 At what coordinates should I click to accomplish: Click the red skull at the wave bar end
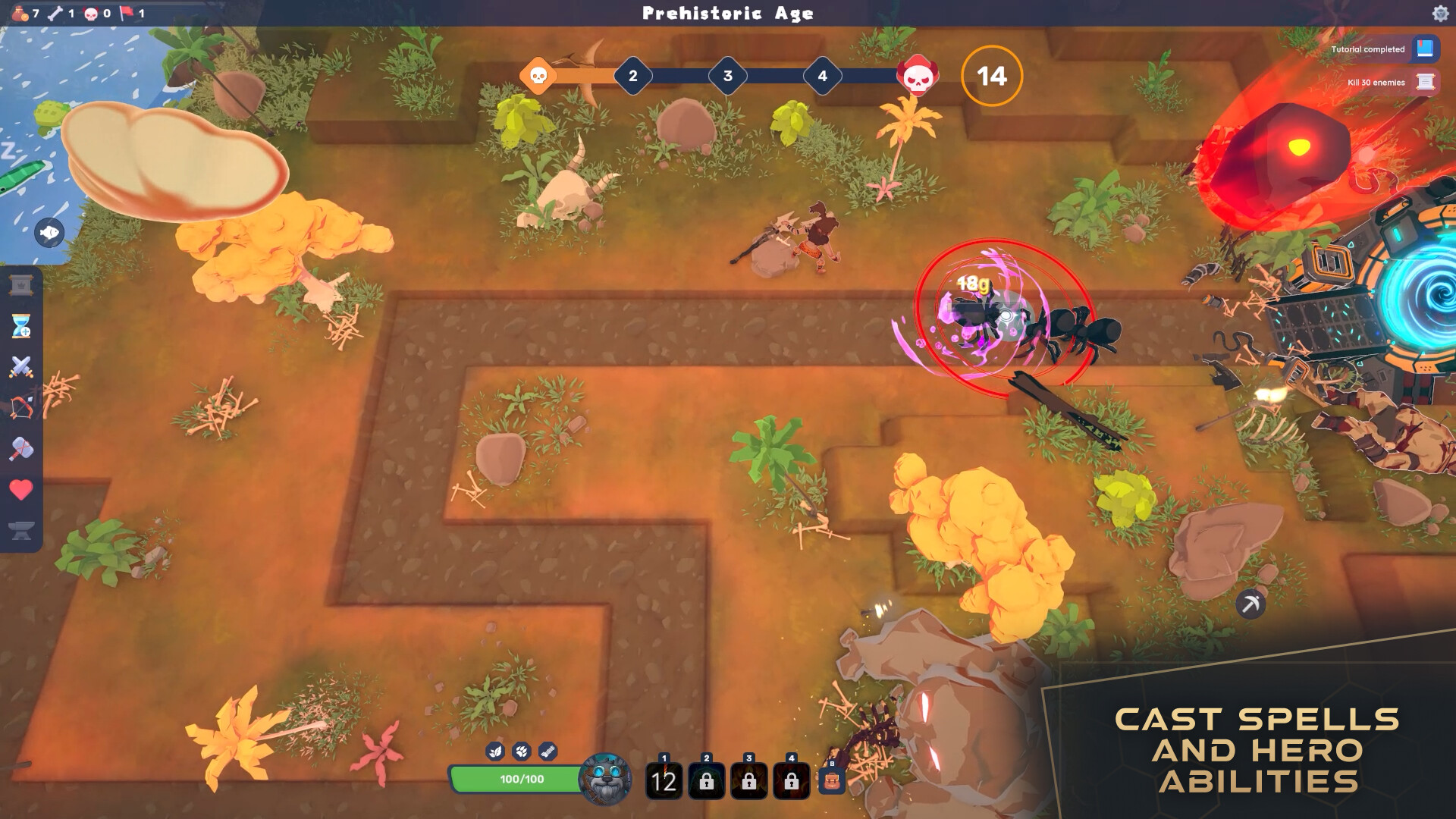tap(915, 76)
